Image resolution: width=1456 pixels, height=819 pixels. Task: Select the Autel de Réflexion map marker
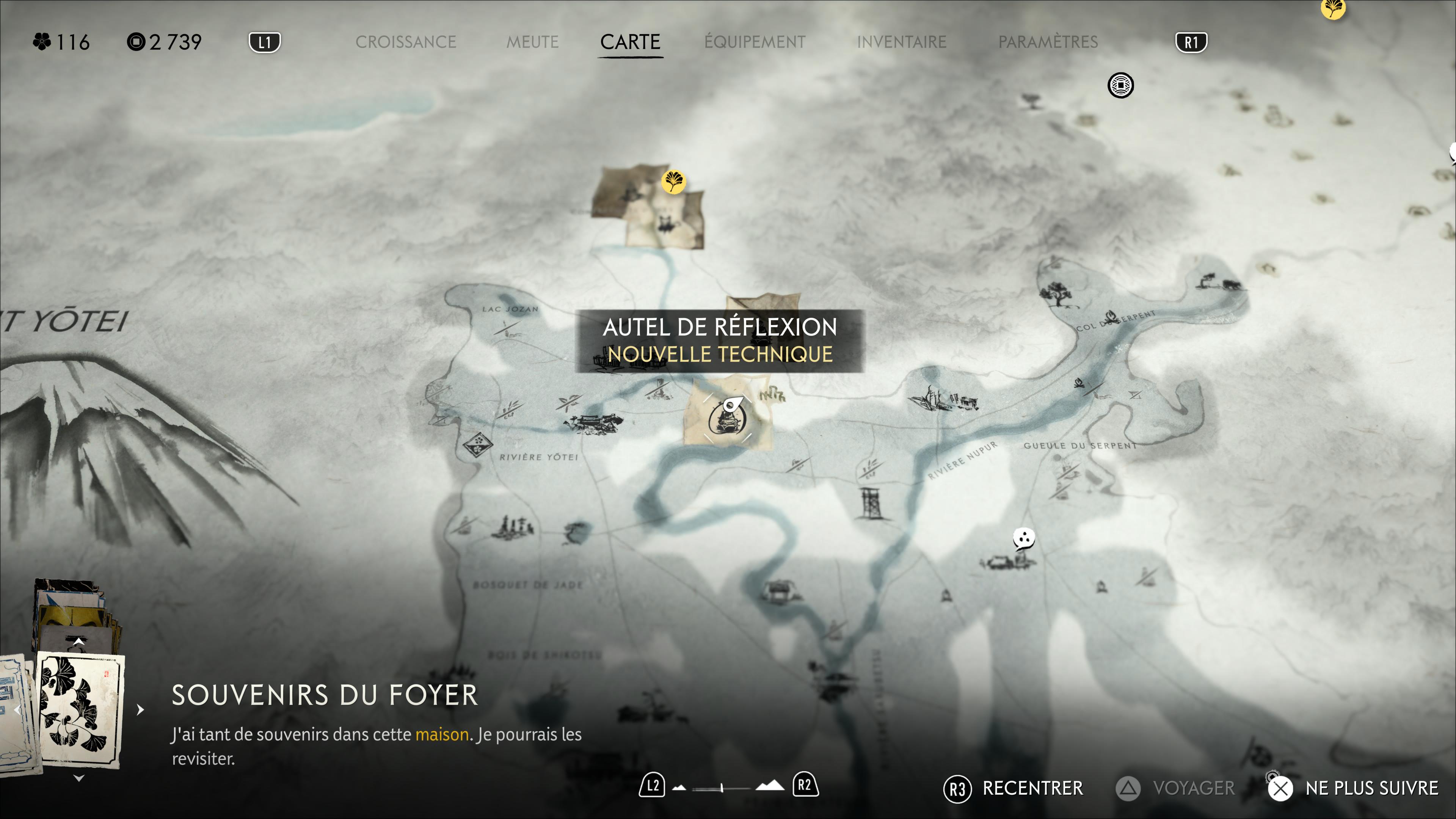point(727,419)
